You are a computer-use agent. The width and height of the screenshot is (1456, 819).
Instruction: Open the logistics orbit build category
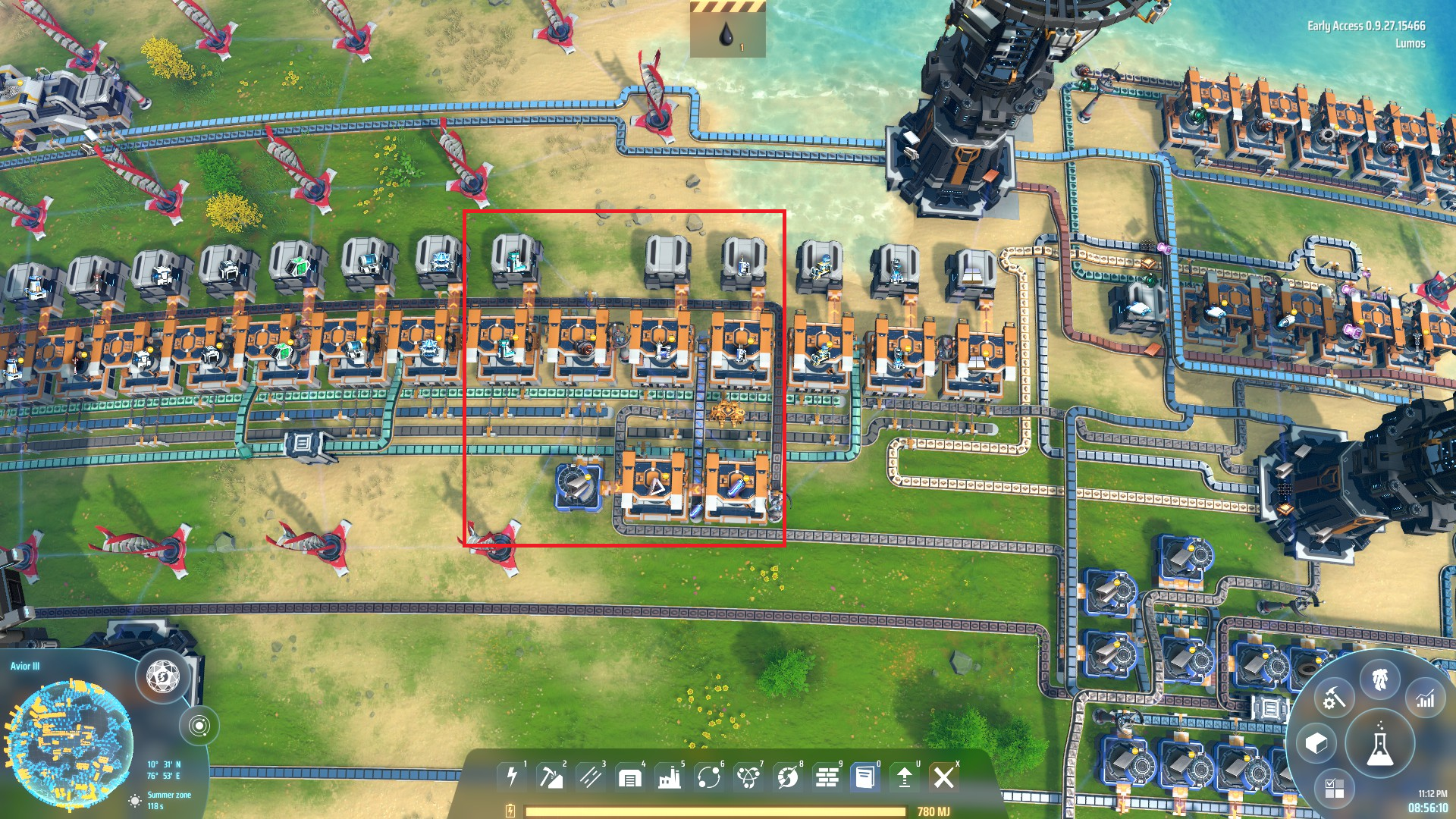pos(709,777)
